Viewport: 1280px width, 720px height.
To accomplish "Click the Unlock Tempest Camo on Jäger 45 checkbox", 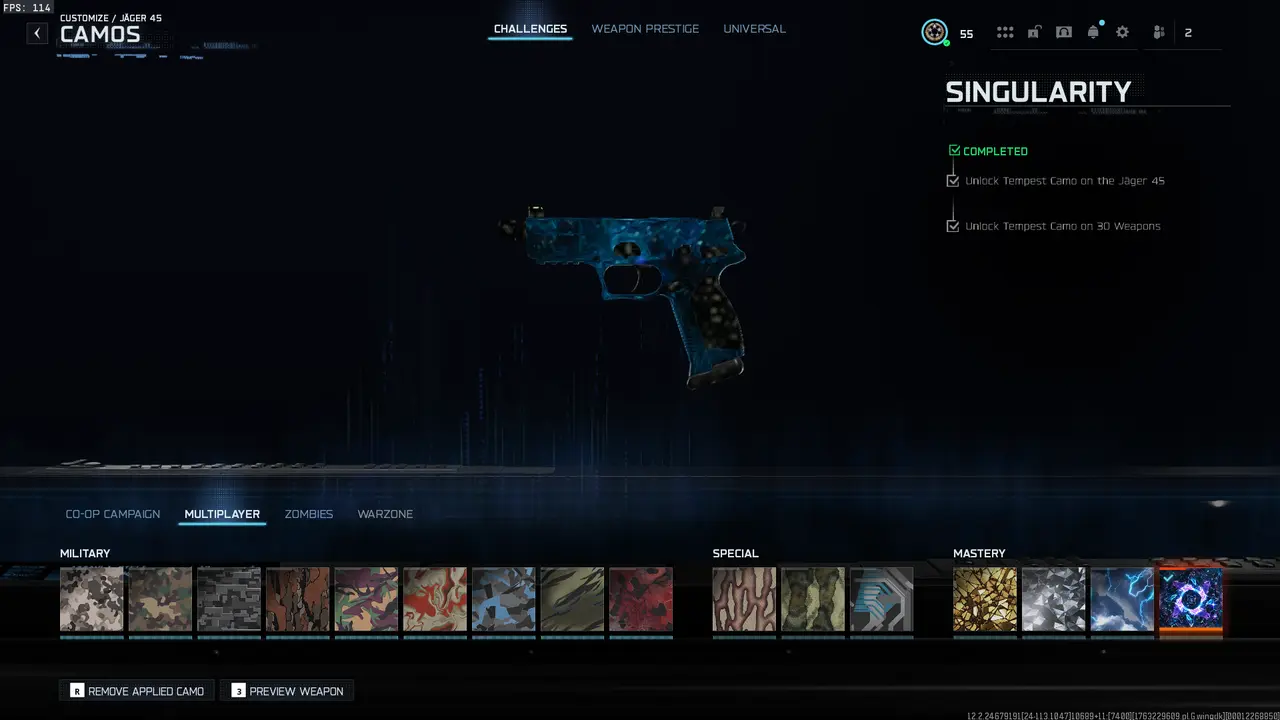I will pos(953,180).
